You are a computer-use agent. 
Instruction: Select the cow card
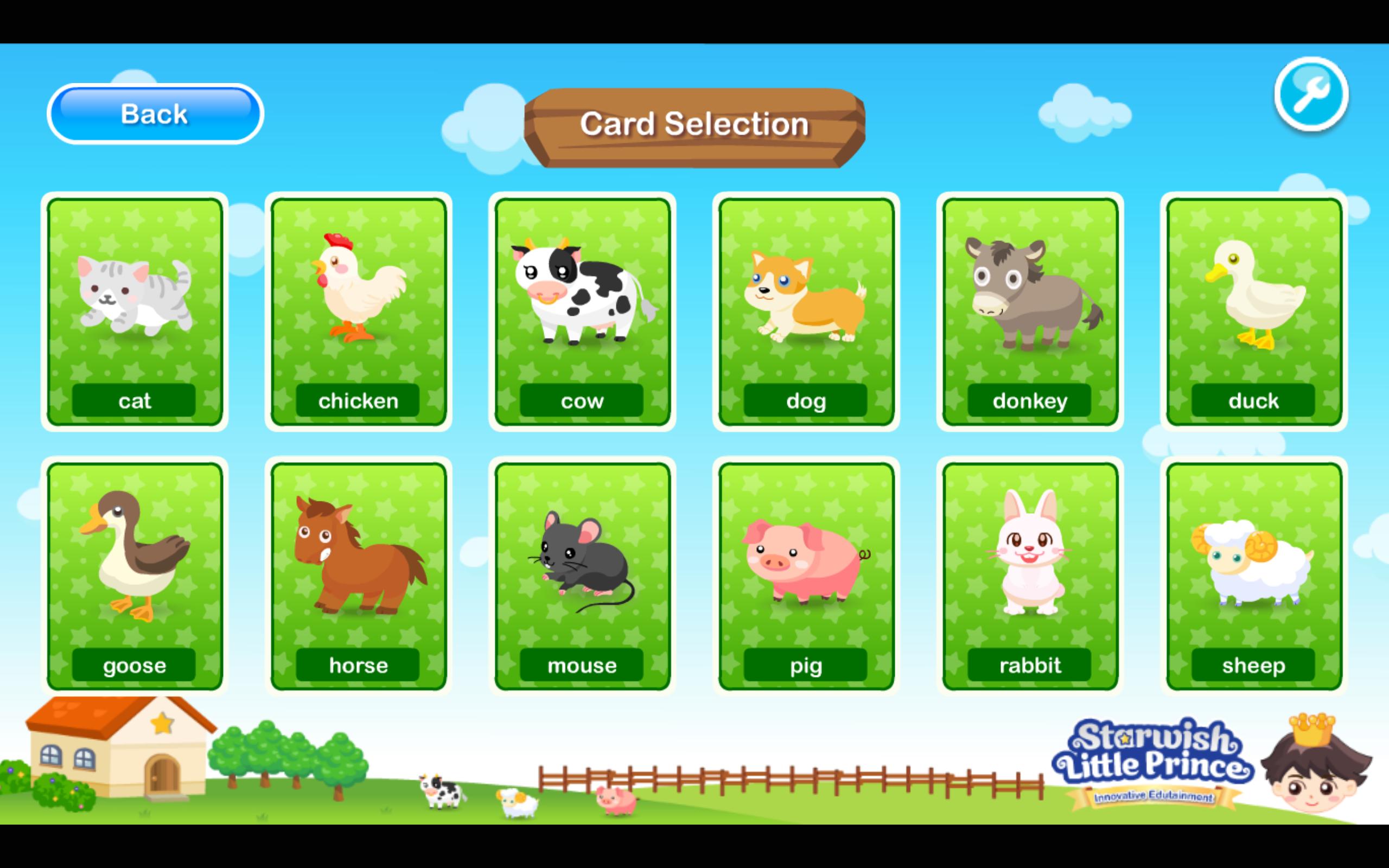[x=581, y=310]
